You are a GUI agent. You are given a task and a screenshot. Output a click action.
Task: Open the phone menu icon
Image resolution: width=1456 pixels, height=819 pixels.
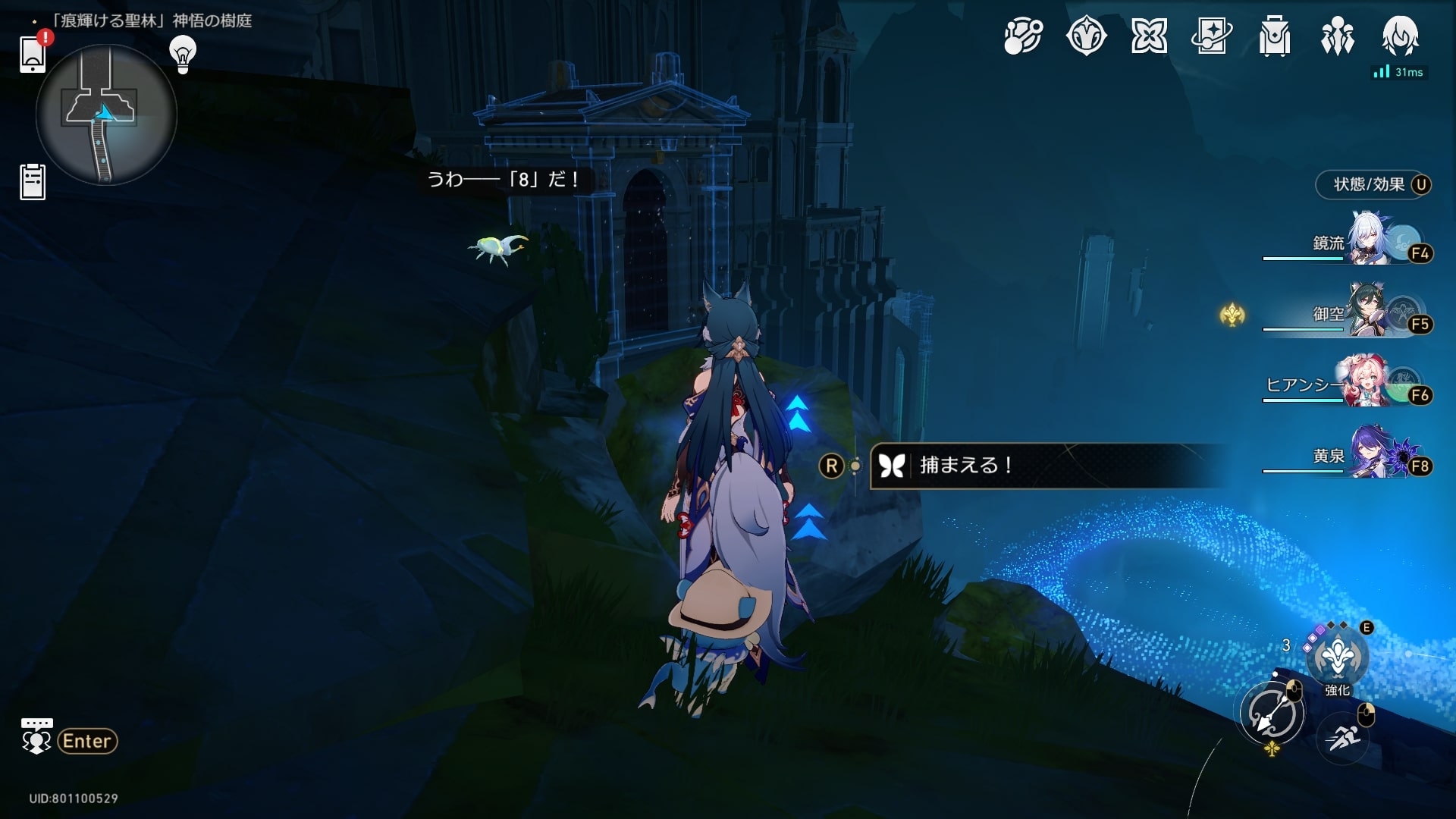(33, 55)
